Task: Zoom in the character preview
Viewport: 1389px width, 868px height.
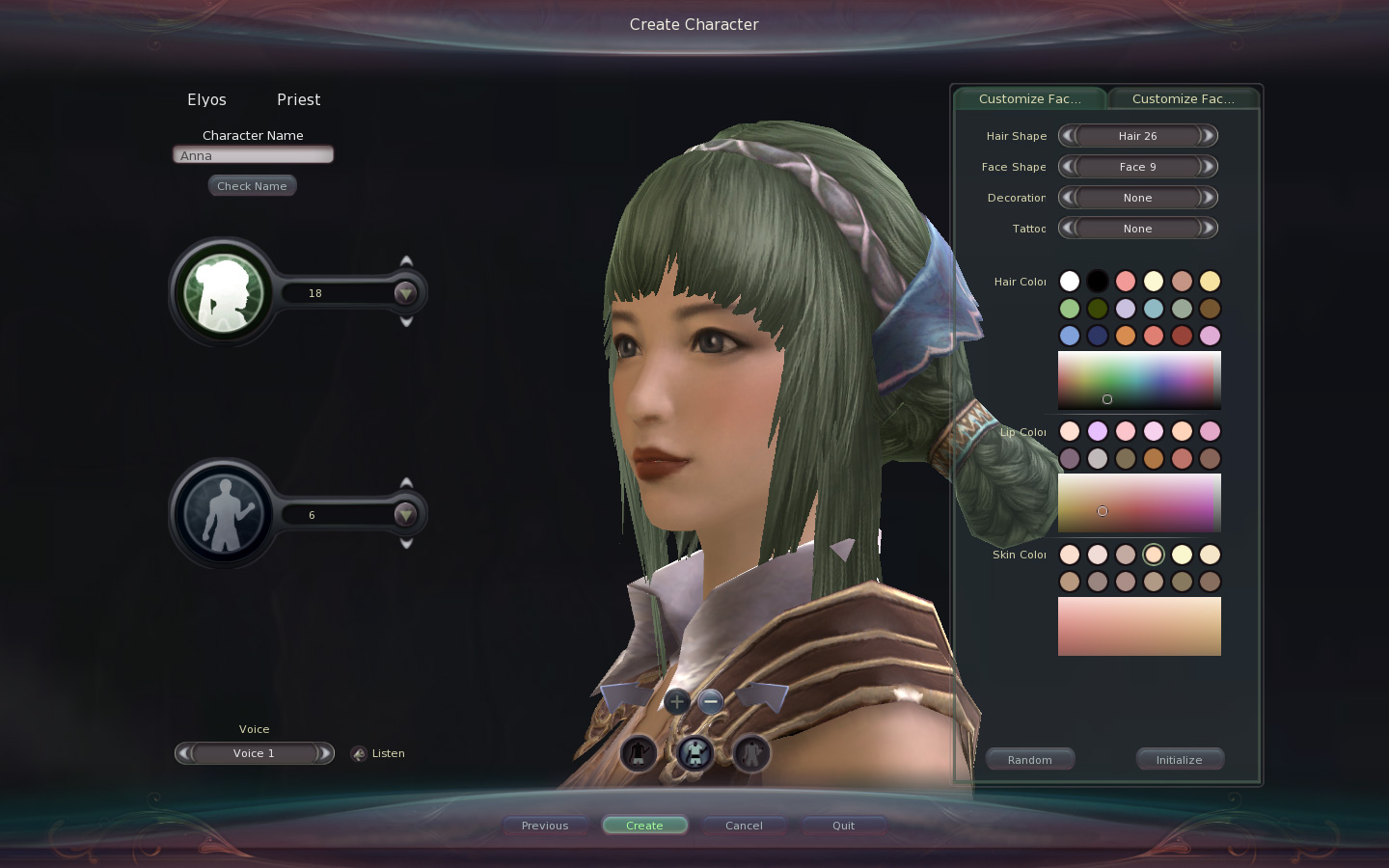Action: tap(677, 702)
